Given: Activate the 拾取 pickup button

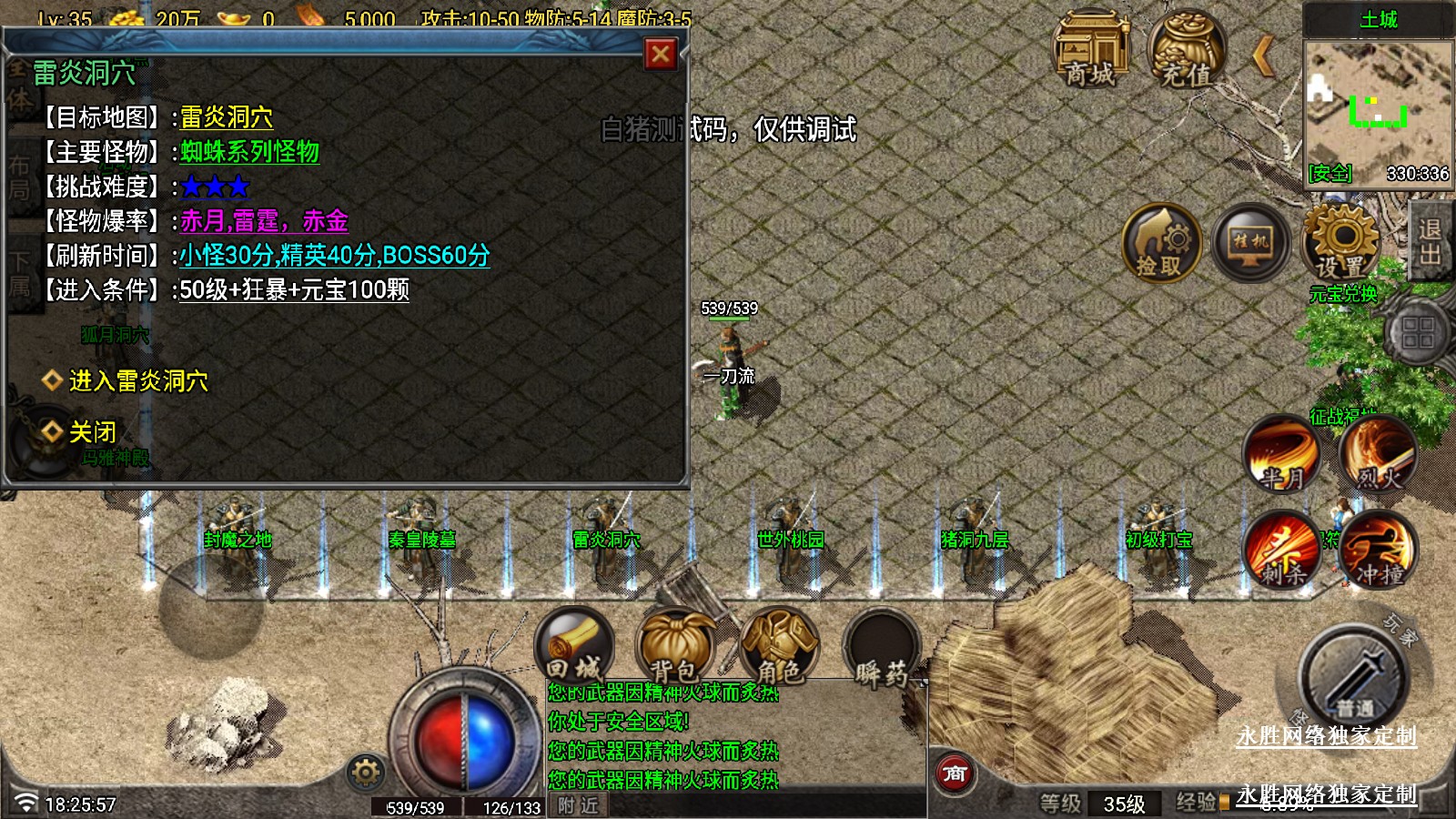Looking at the screenshot, I should [1161, 243].
